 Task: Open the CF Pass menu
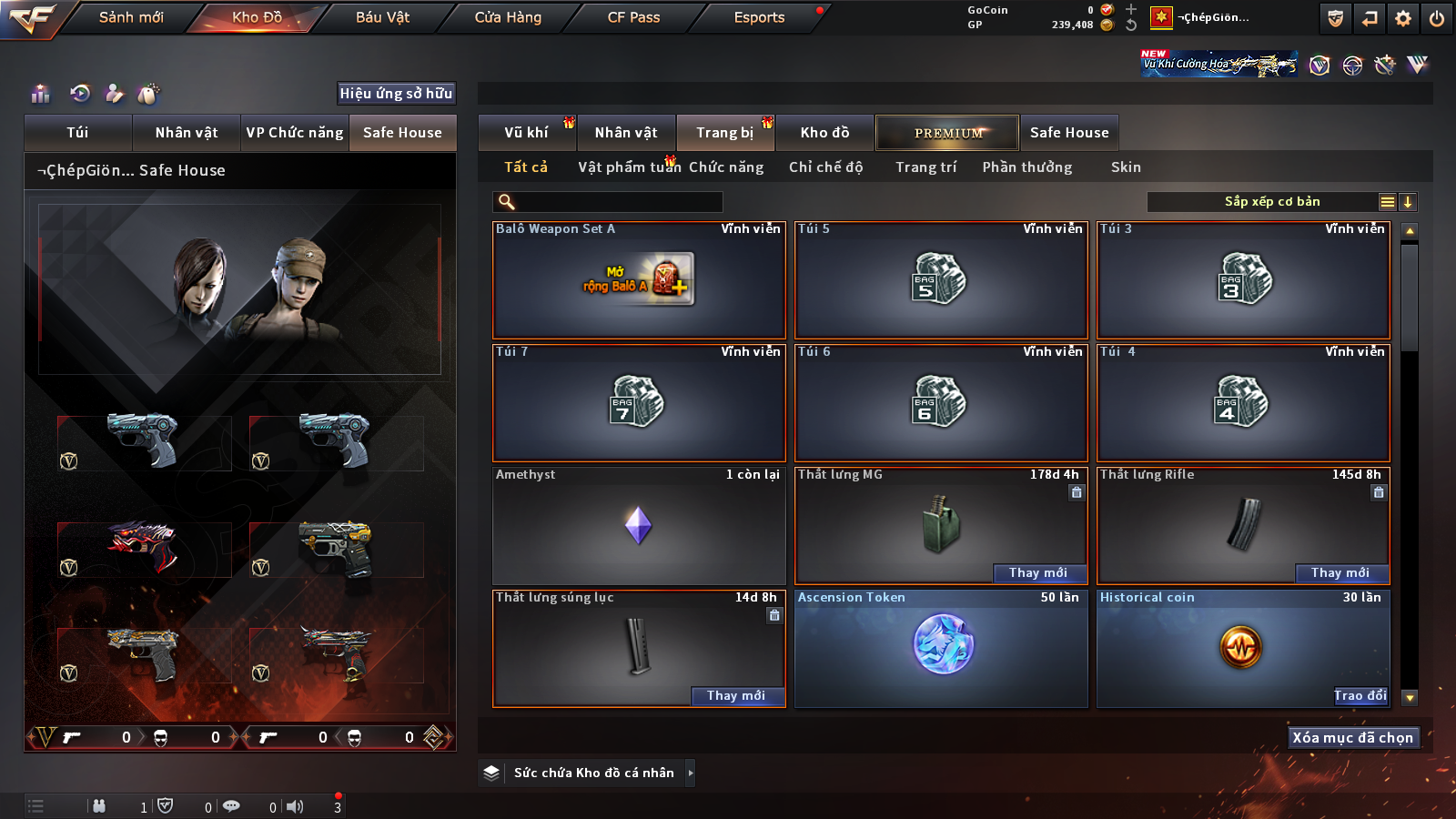coord(633,17)
